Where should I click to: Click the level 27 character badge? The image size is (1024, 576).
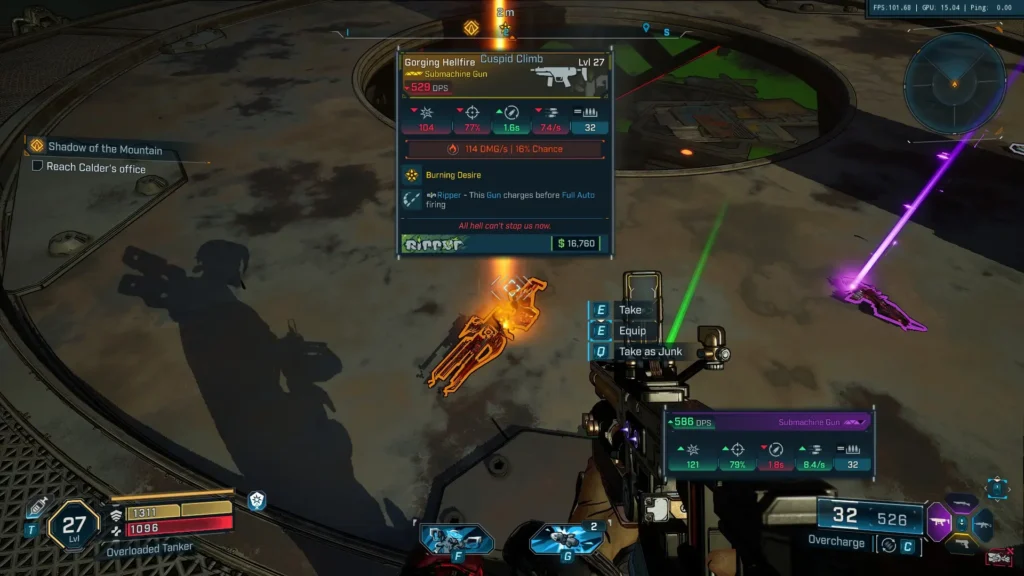74,526
